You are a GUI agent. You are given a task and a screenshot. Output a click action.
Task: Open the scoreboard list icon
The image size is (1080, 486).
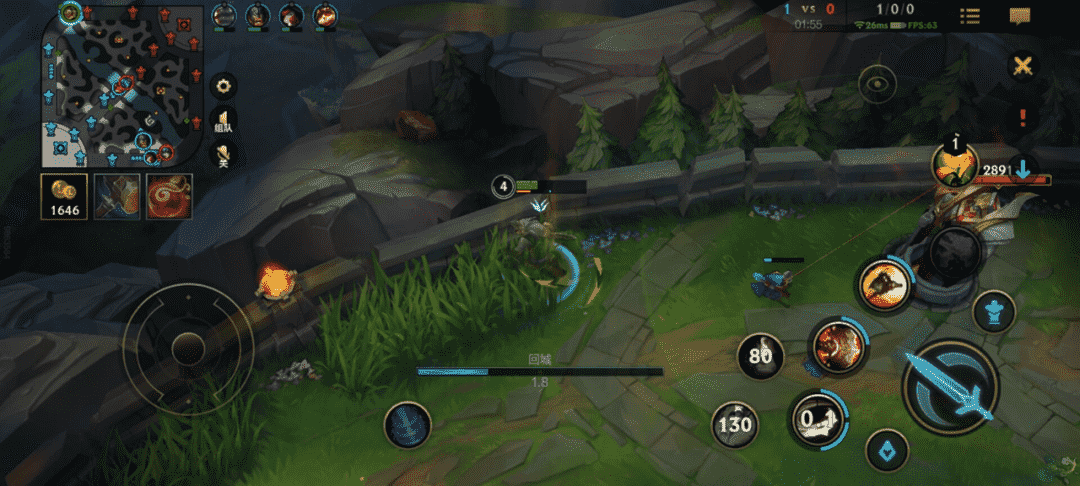coord(969,16)
